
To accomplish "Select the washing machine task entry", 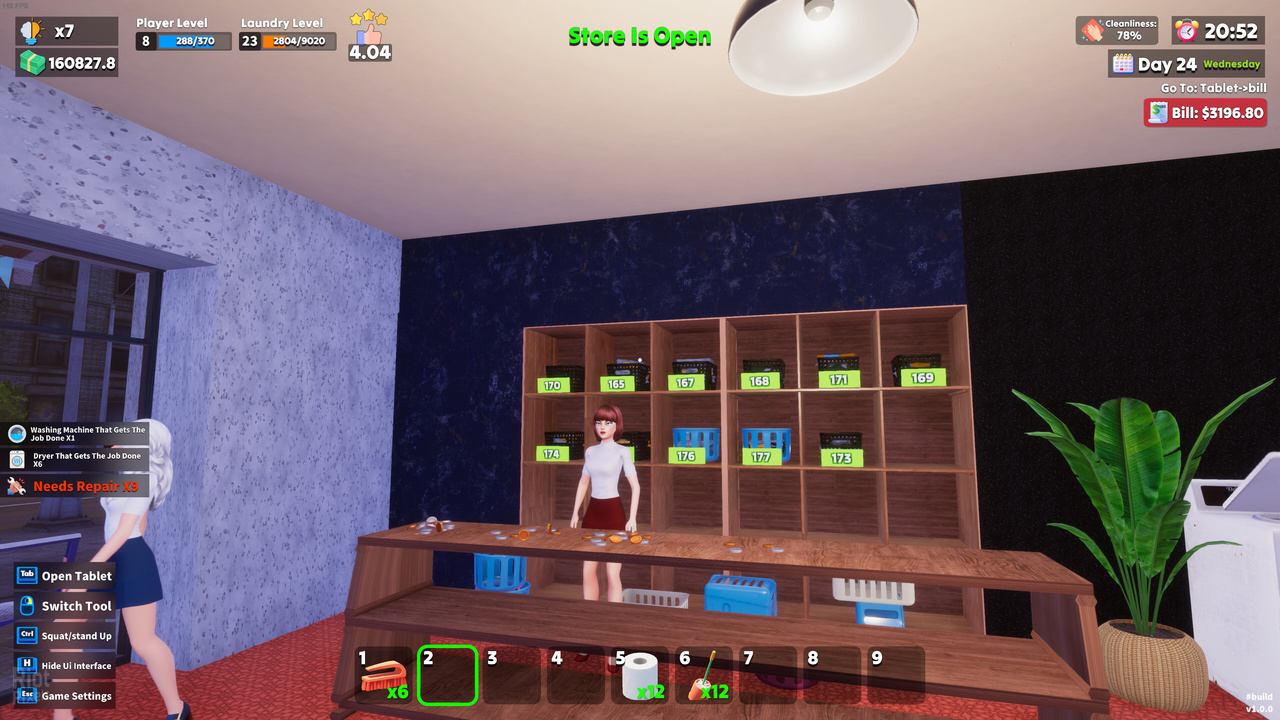I will click(76, 434).
